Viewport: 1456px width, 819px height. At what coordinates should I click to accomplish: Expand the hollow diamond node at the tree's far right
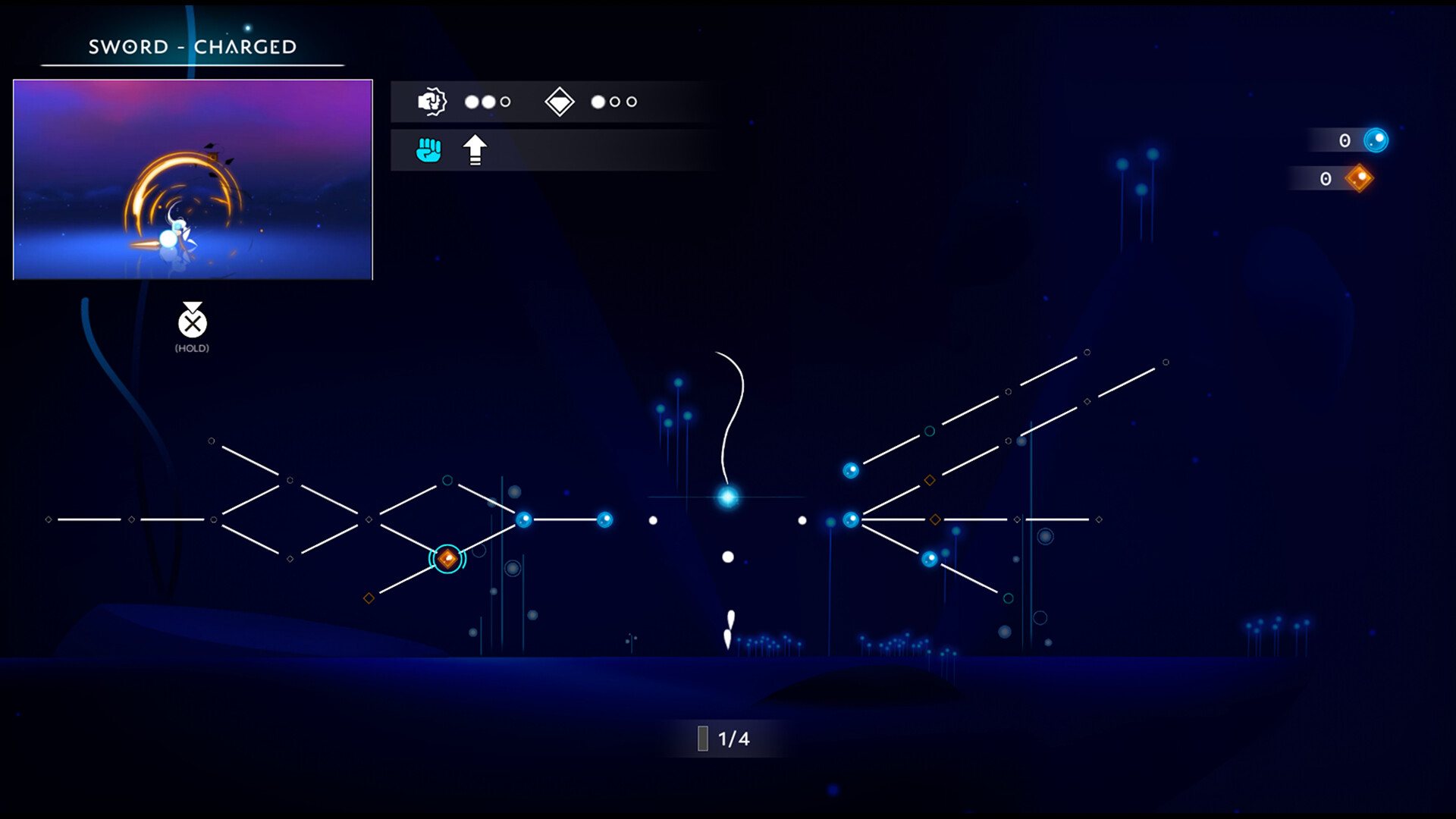[1098, 519]
